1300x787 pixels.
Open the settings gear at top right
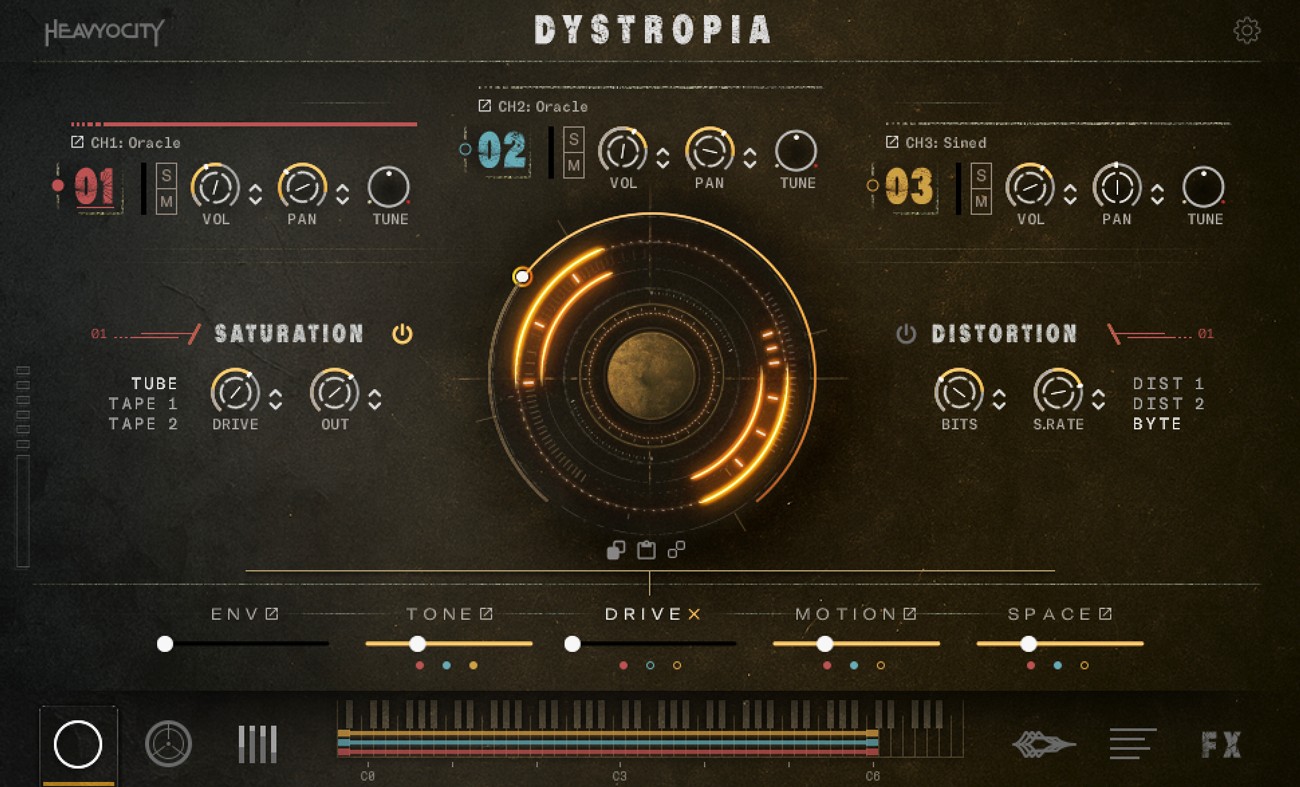1247,30
